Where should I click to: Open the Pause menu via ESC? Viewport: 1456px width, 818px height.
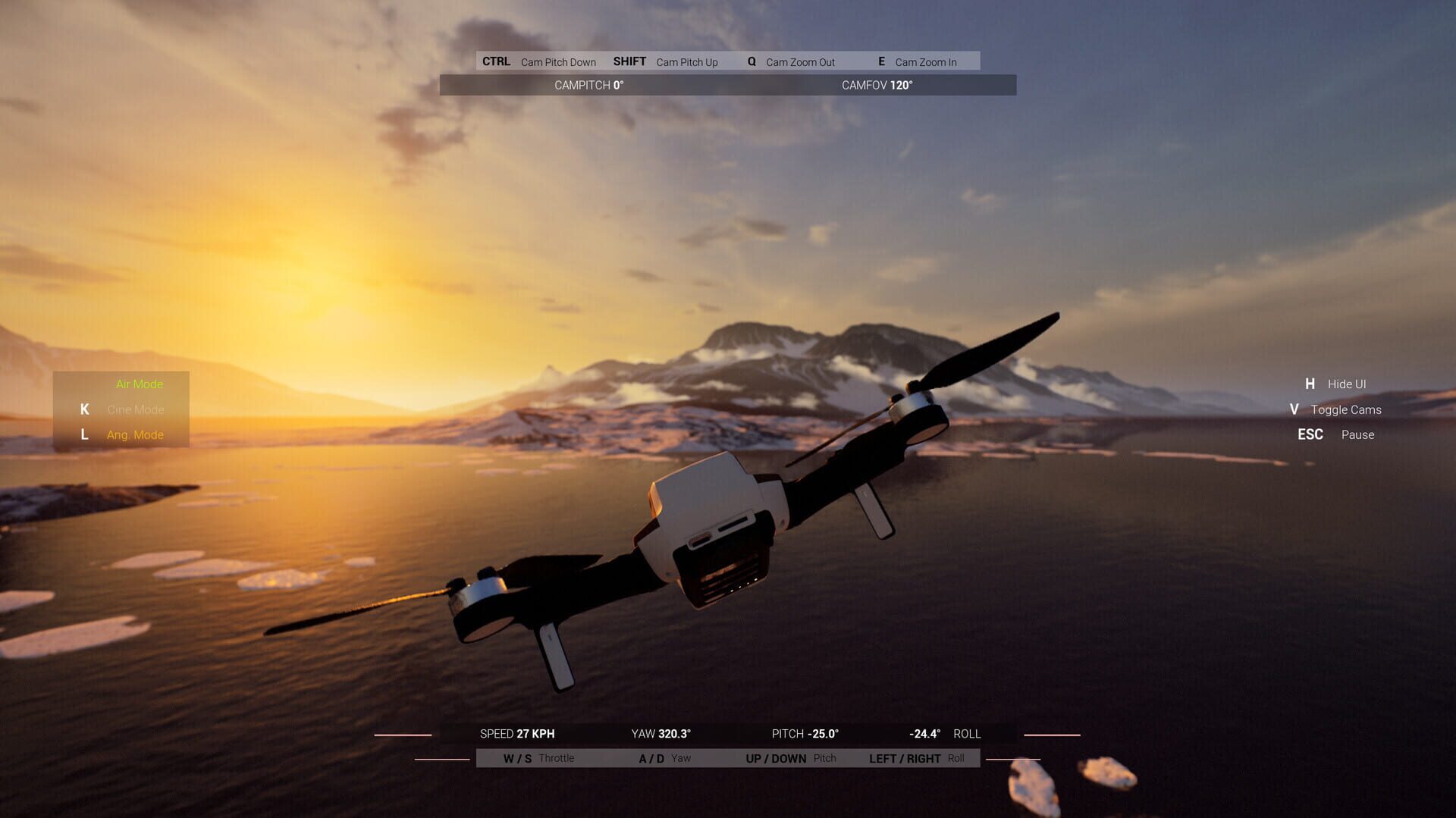click(1335, 434)
